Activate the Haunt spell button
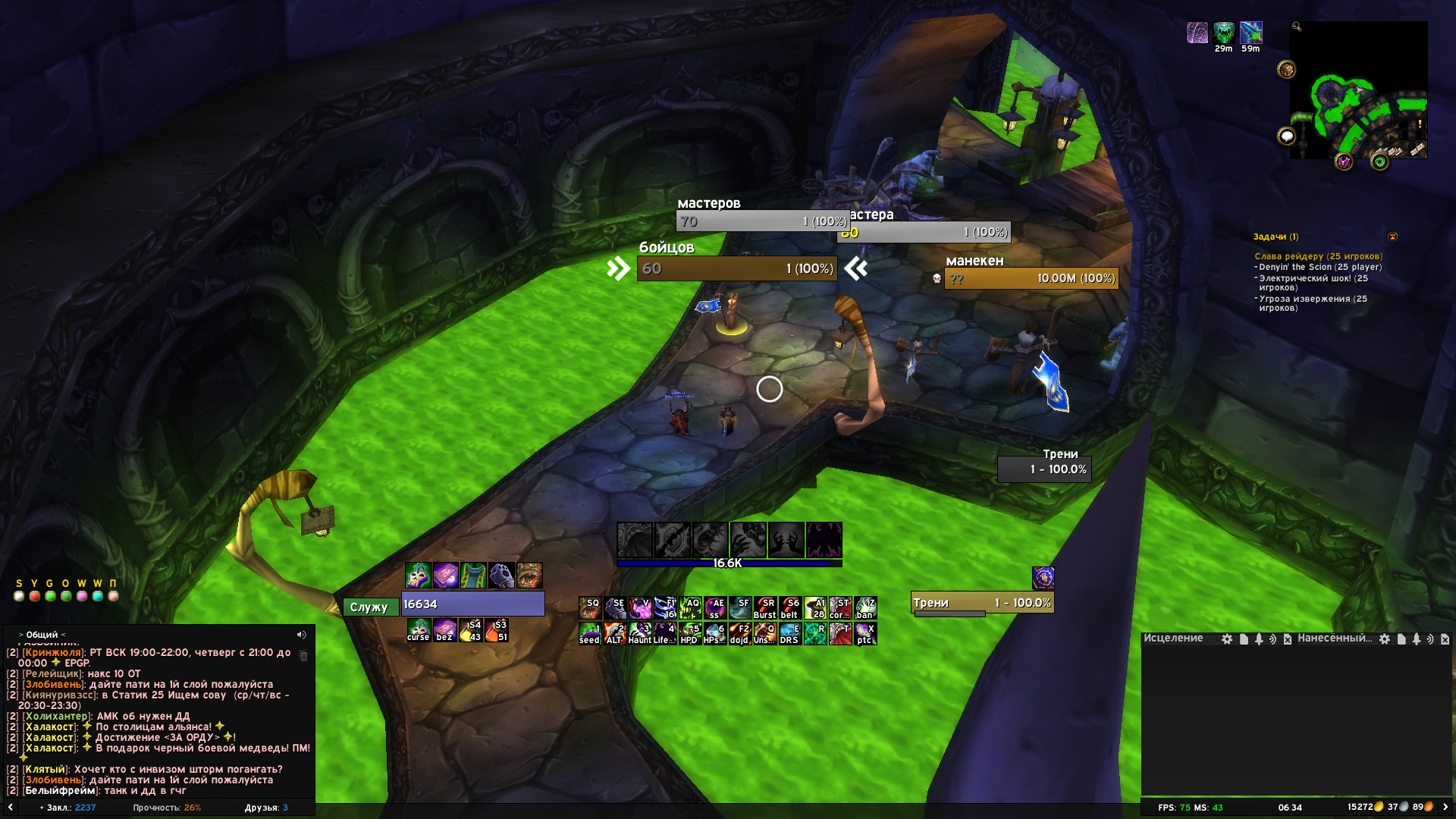This screenshot has height=819, width=1456. click(x=639, y=633)
